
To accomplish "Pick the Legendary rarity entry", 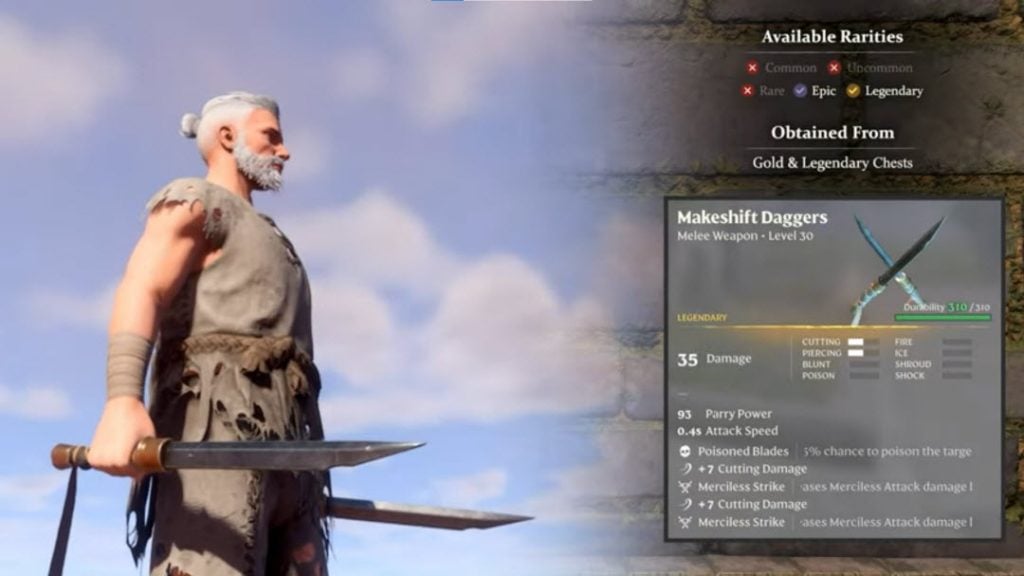I will point(884,91).
